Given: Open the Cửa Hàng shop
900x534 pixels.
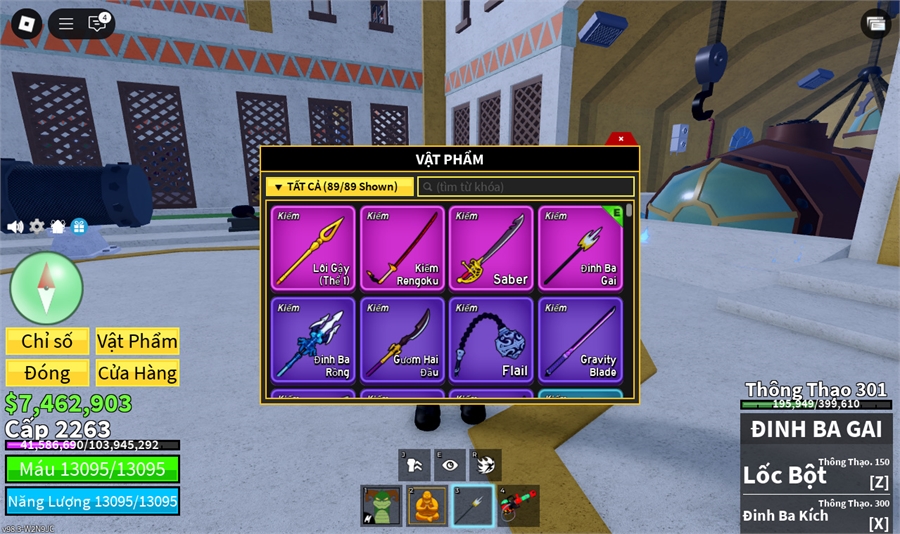Looking at the screenshot, I should tap(137, 373).
